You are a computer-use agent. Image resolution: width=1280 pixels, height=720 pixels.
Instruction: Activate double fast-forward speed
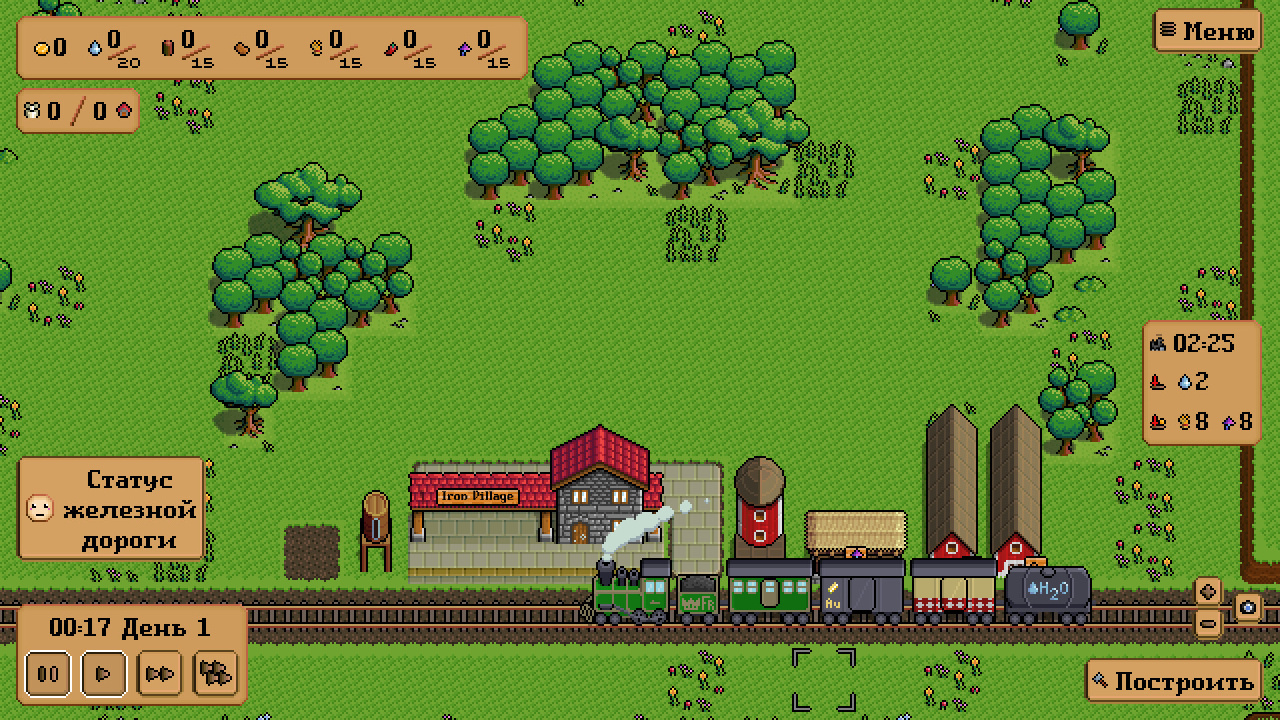160,673
